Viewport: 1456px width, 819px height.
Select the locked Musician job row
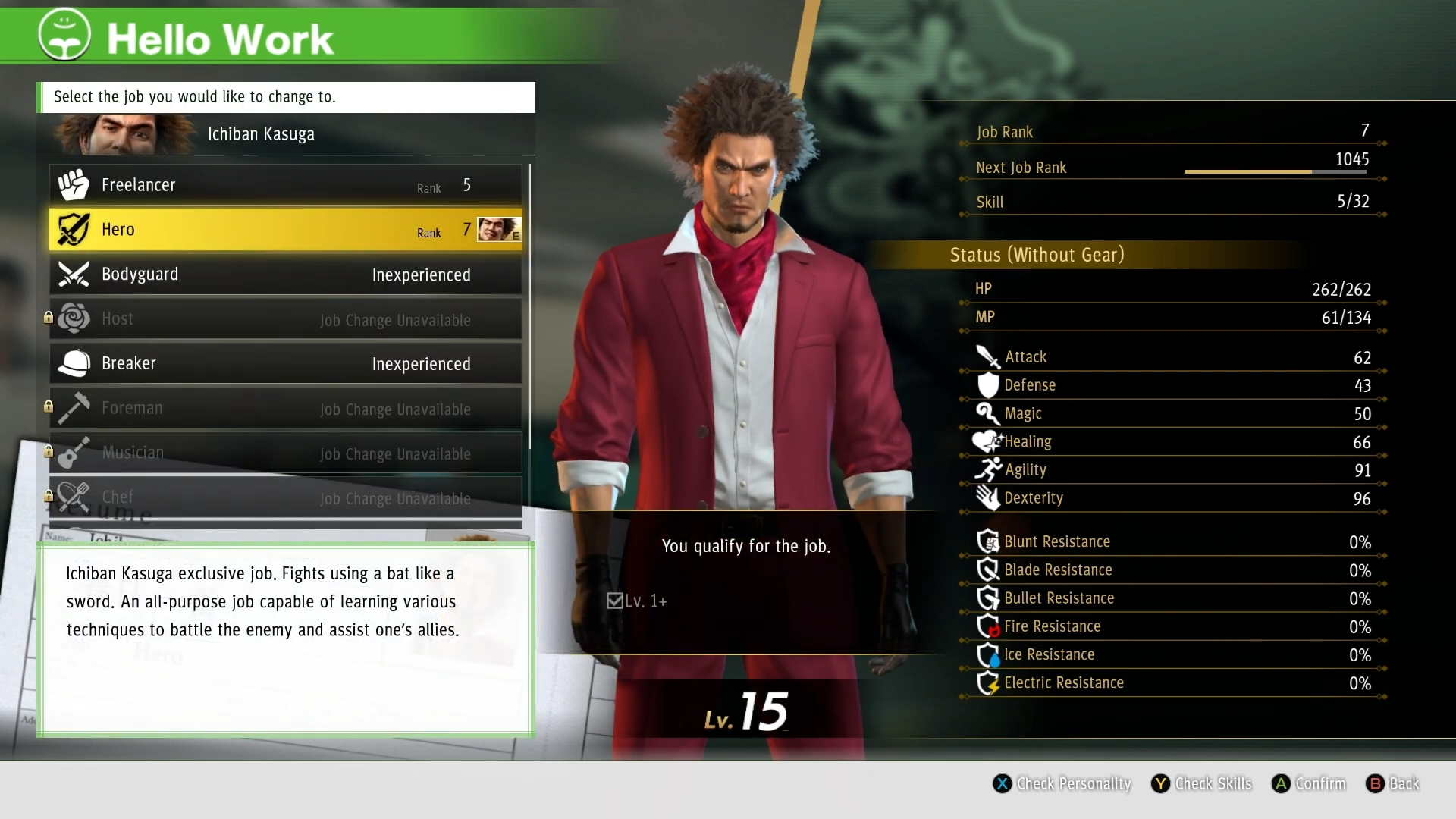coord(285,453)
